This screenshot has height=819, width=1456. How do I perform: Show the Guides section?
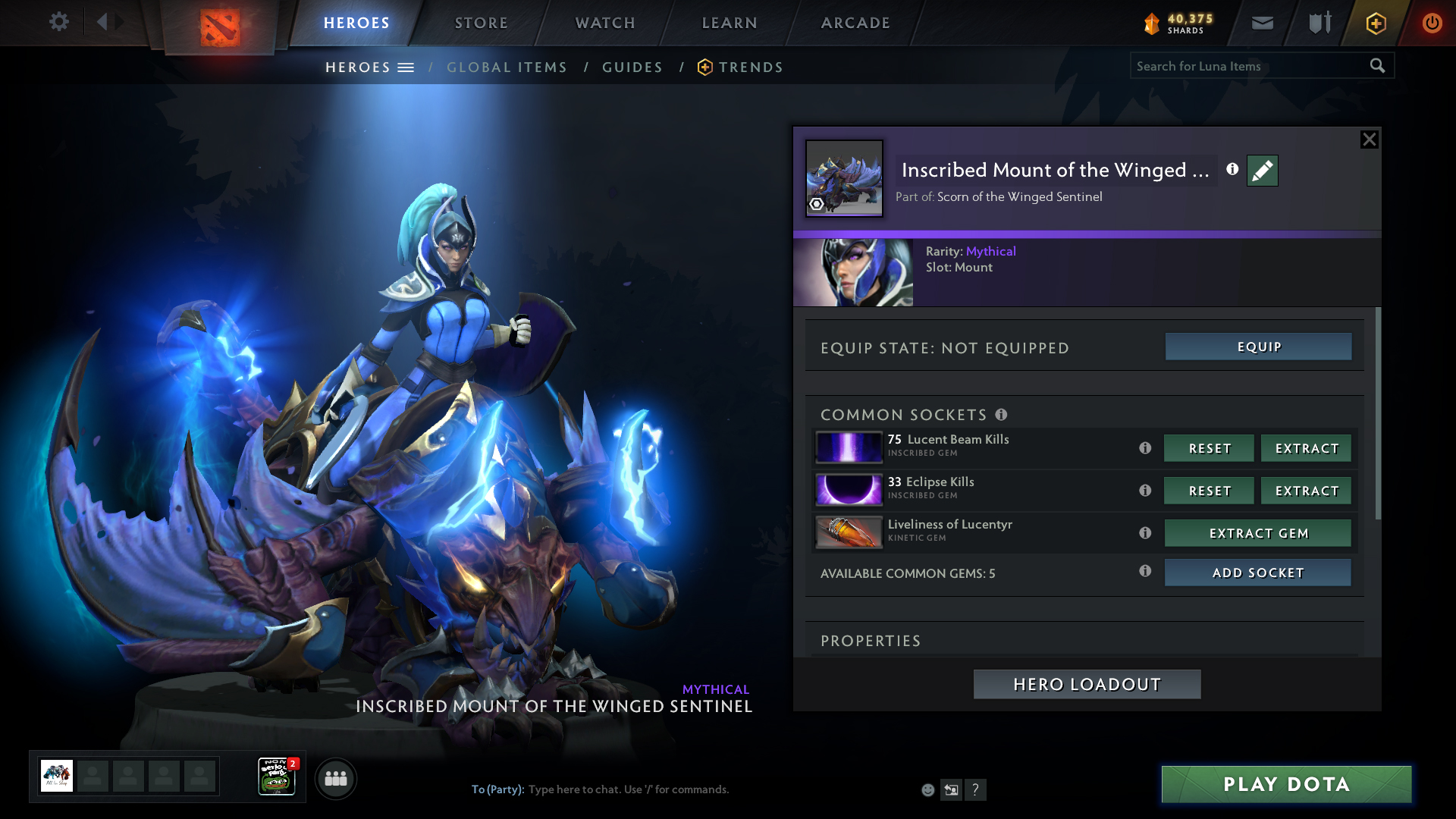632,67
